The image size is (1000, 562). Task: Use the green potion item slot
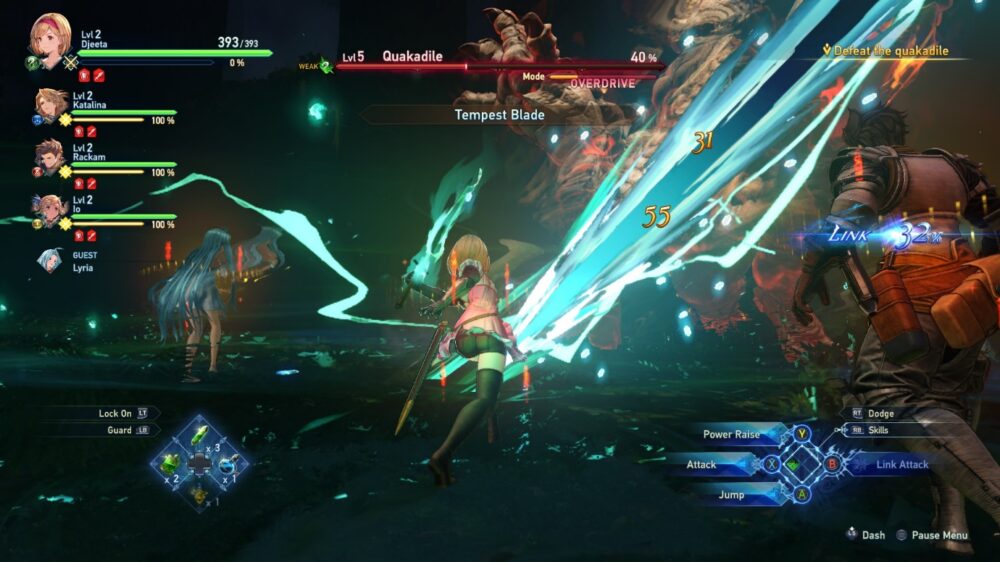172,463
